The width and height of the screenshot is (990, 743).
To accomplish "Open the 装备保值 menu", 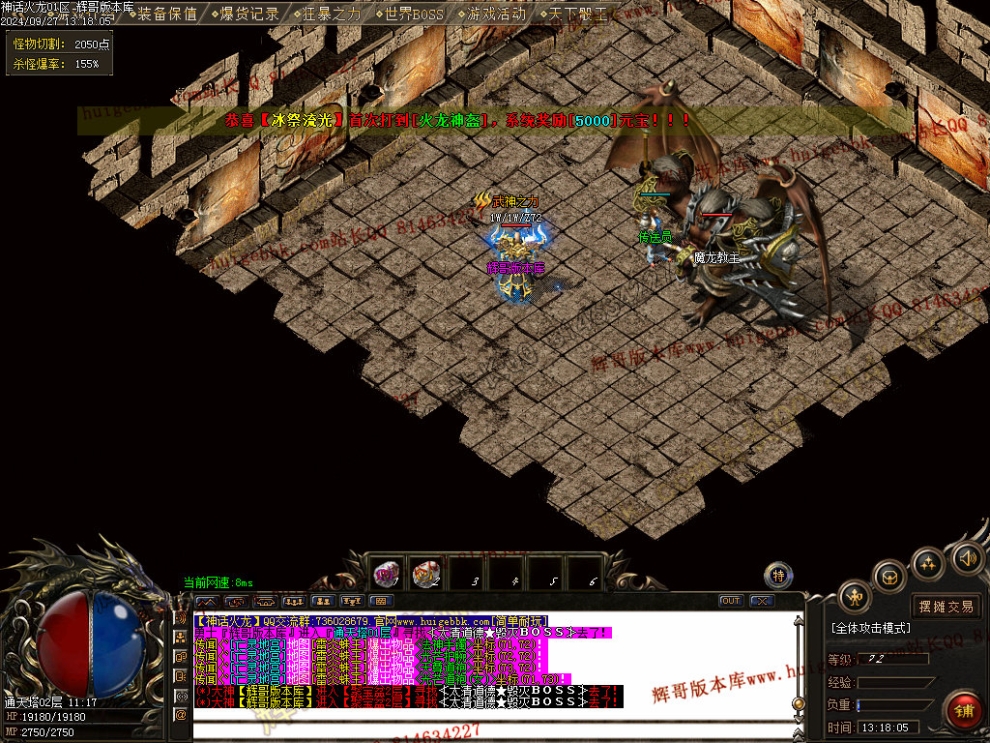I will point(167,14).
